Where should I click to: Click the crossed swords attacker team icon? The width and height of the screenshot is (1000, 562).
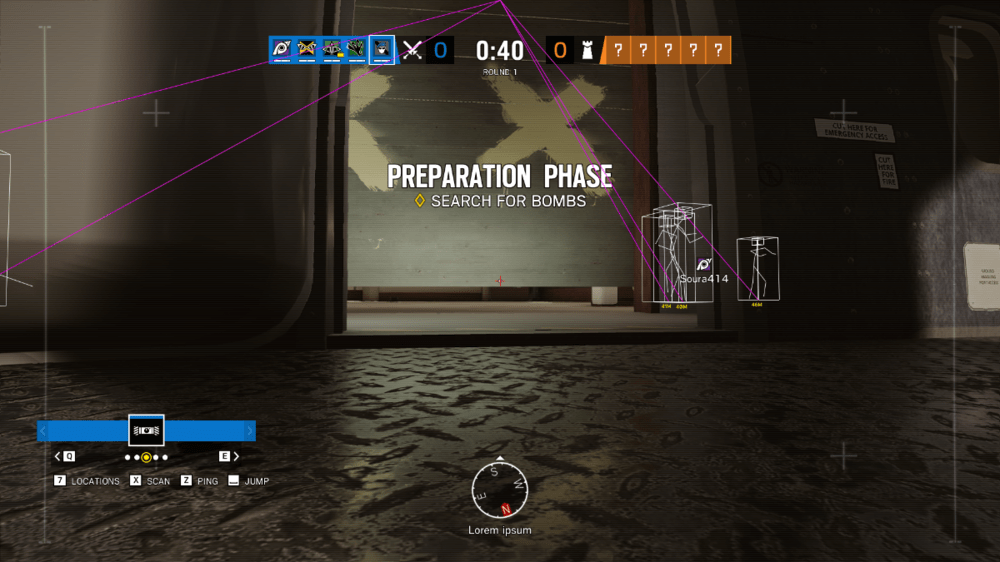(x=411, y=49)
